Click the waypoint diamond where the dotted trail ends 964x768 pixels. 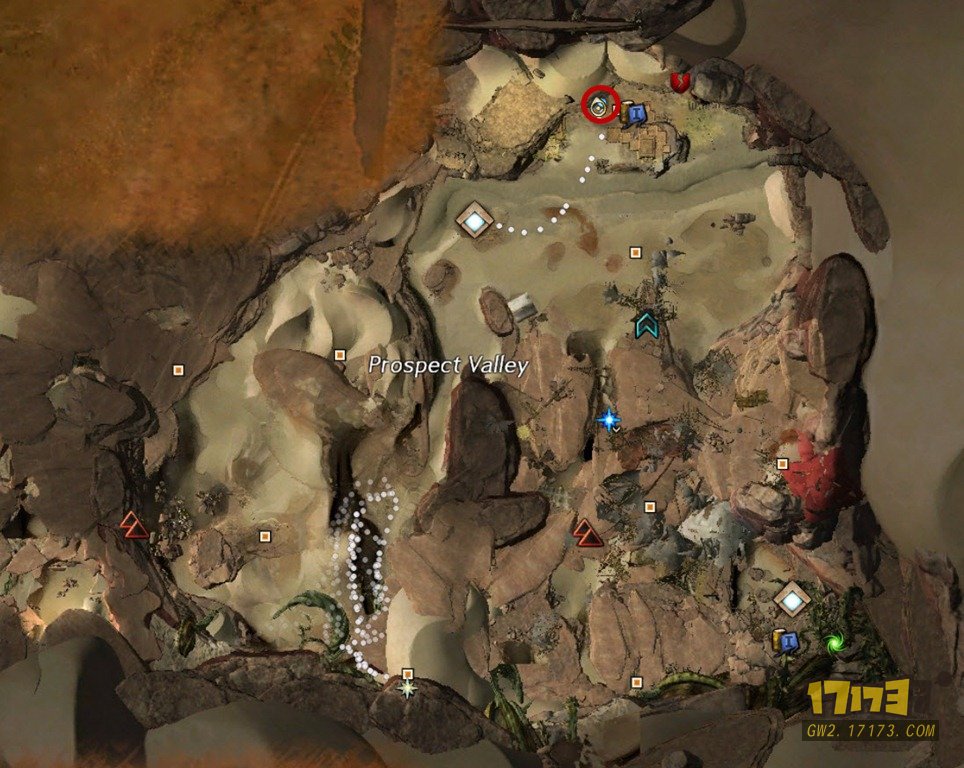[x=474, y=220]
